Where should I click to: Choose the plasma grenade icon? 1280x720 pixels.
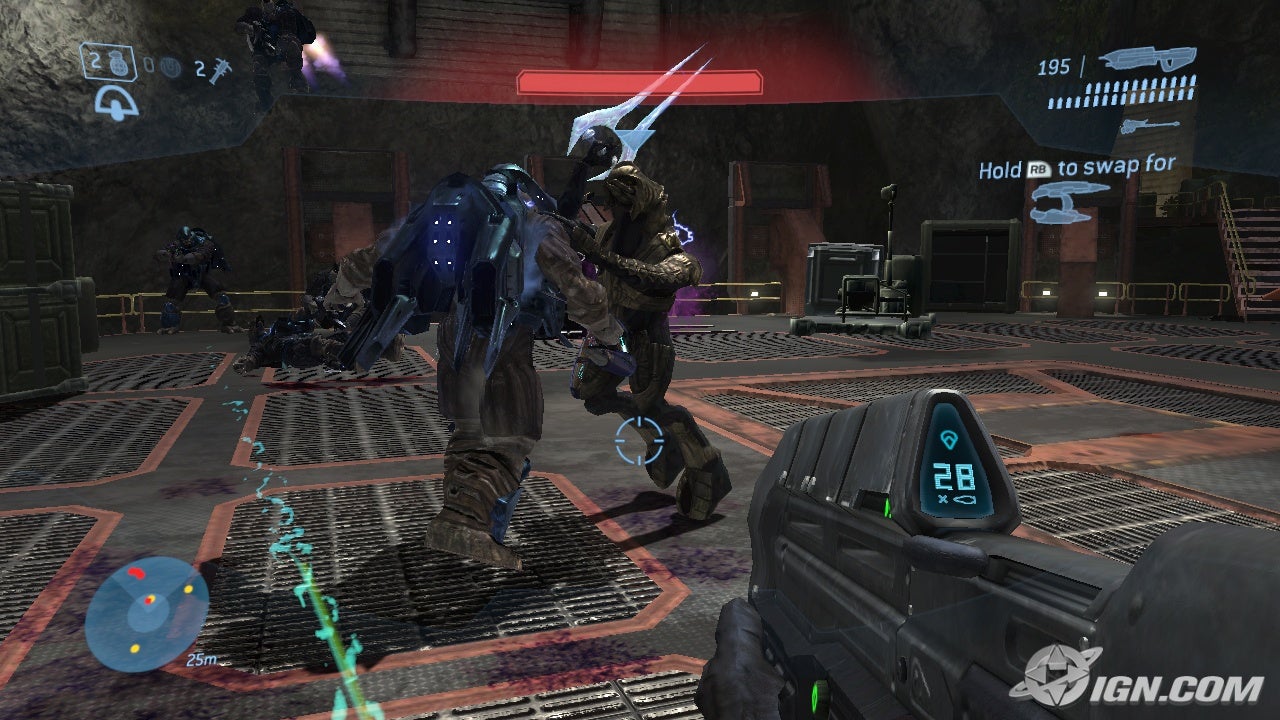tap(169, 68)
